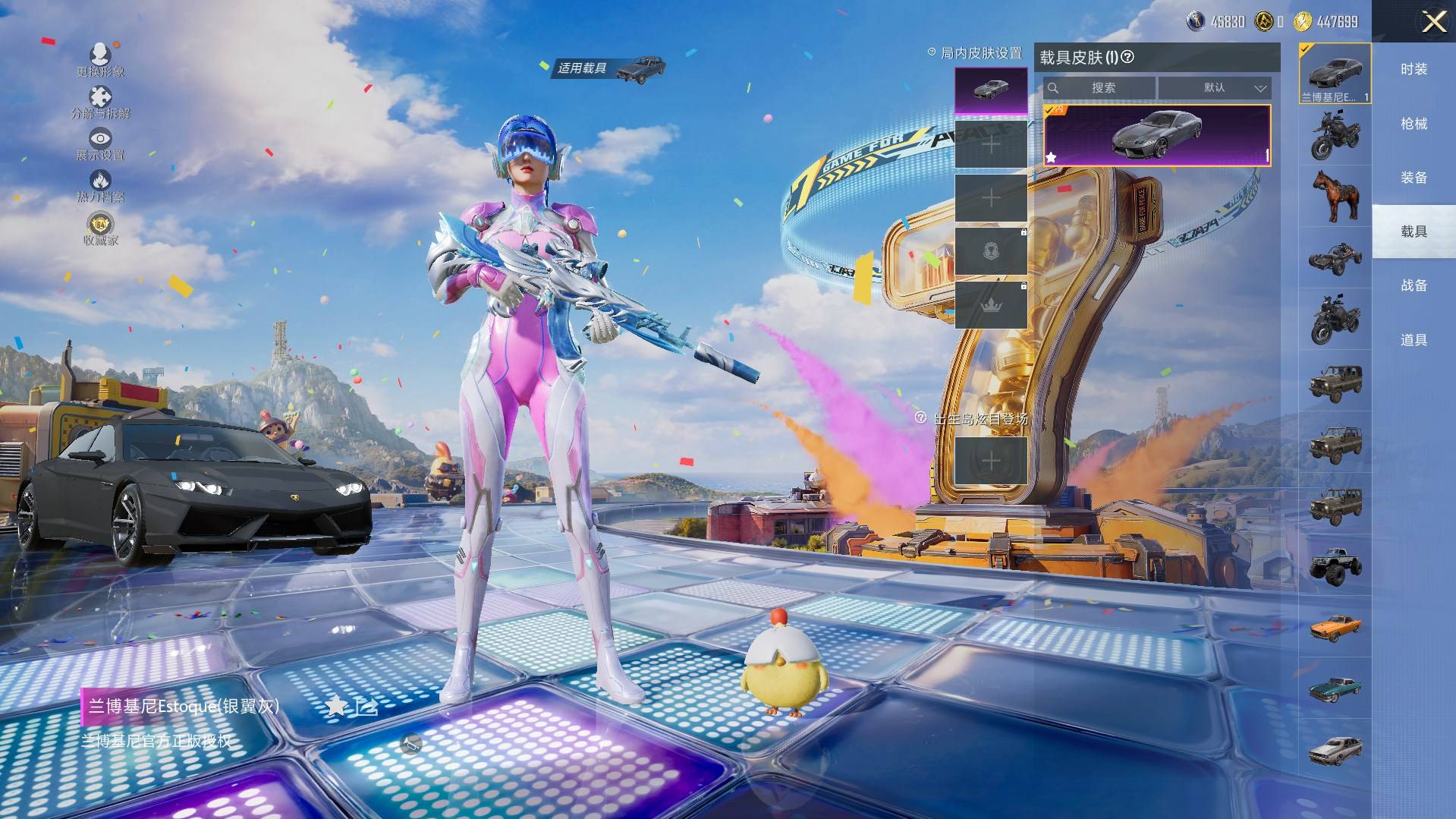The image size is (1456, 819).
Task: Open the 热力档案 flame icon
Action: (x=100, y=185)
